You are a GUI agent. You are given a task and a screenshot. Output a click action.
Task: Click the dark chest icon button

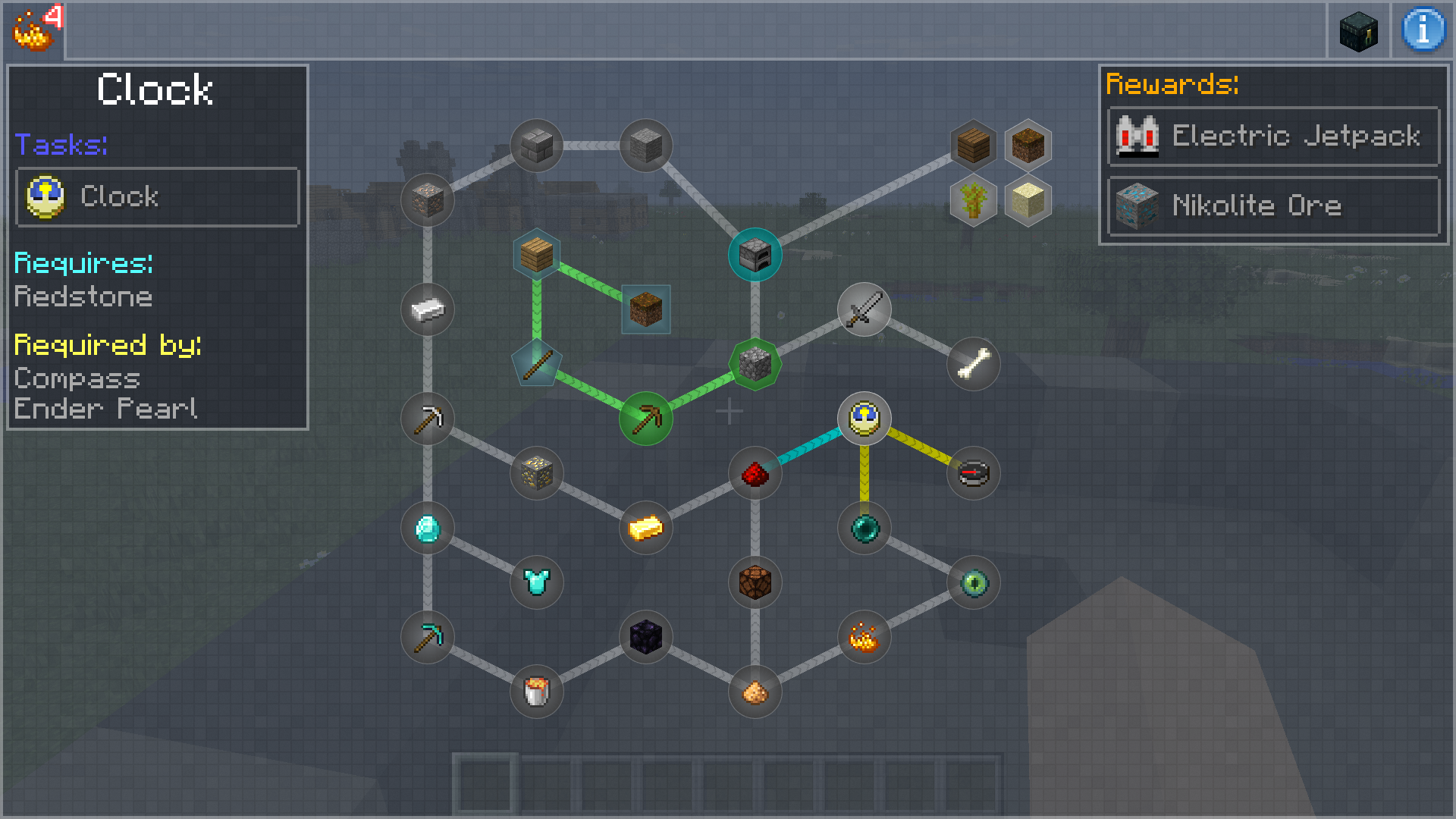pos(1358,31)
